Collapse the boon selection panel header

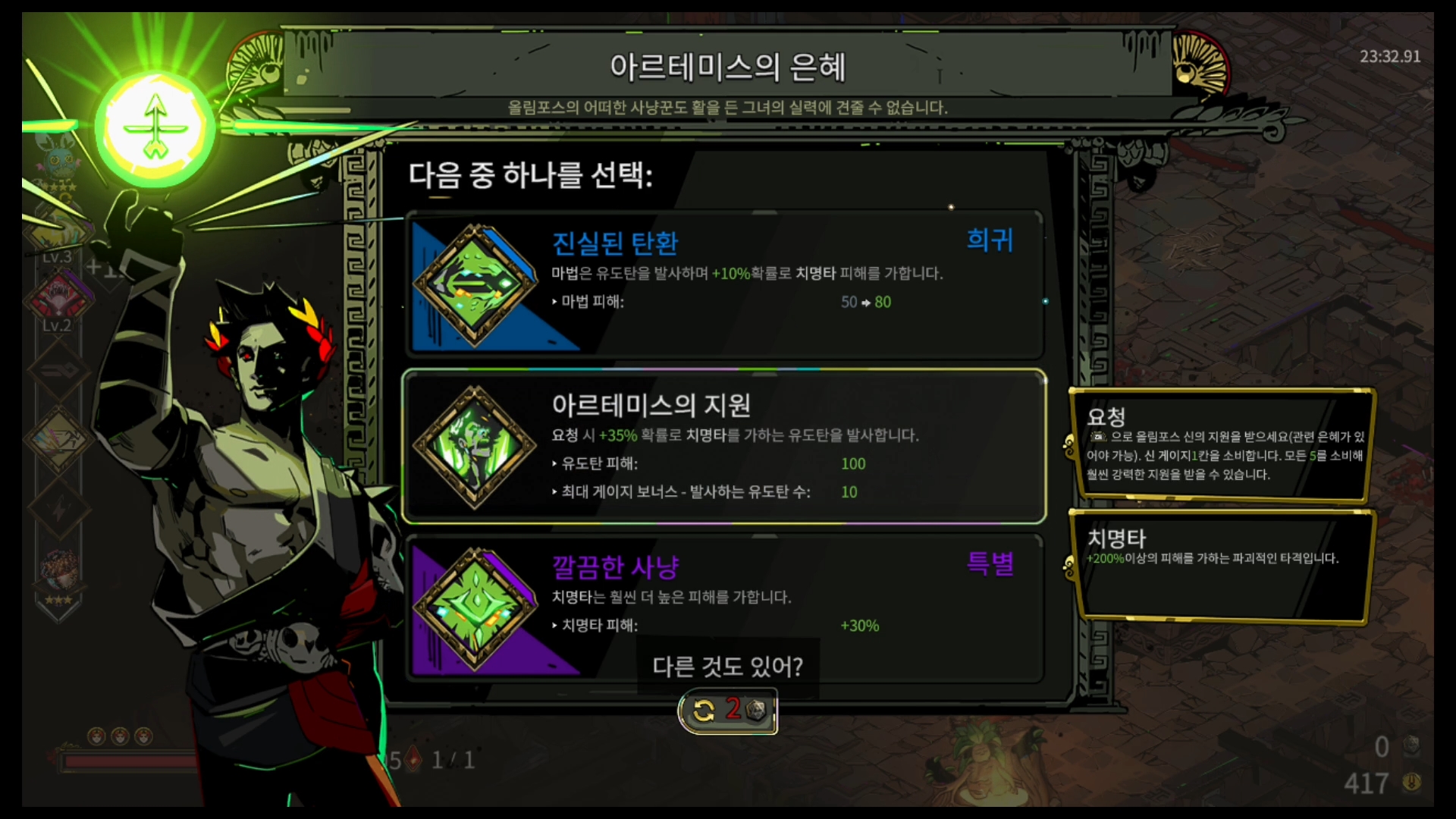pyautogui.click(x=531, y=176)
